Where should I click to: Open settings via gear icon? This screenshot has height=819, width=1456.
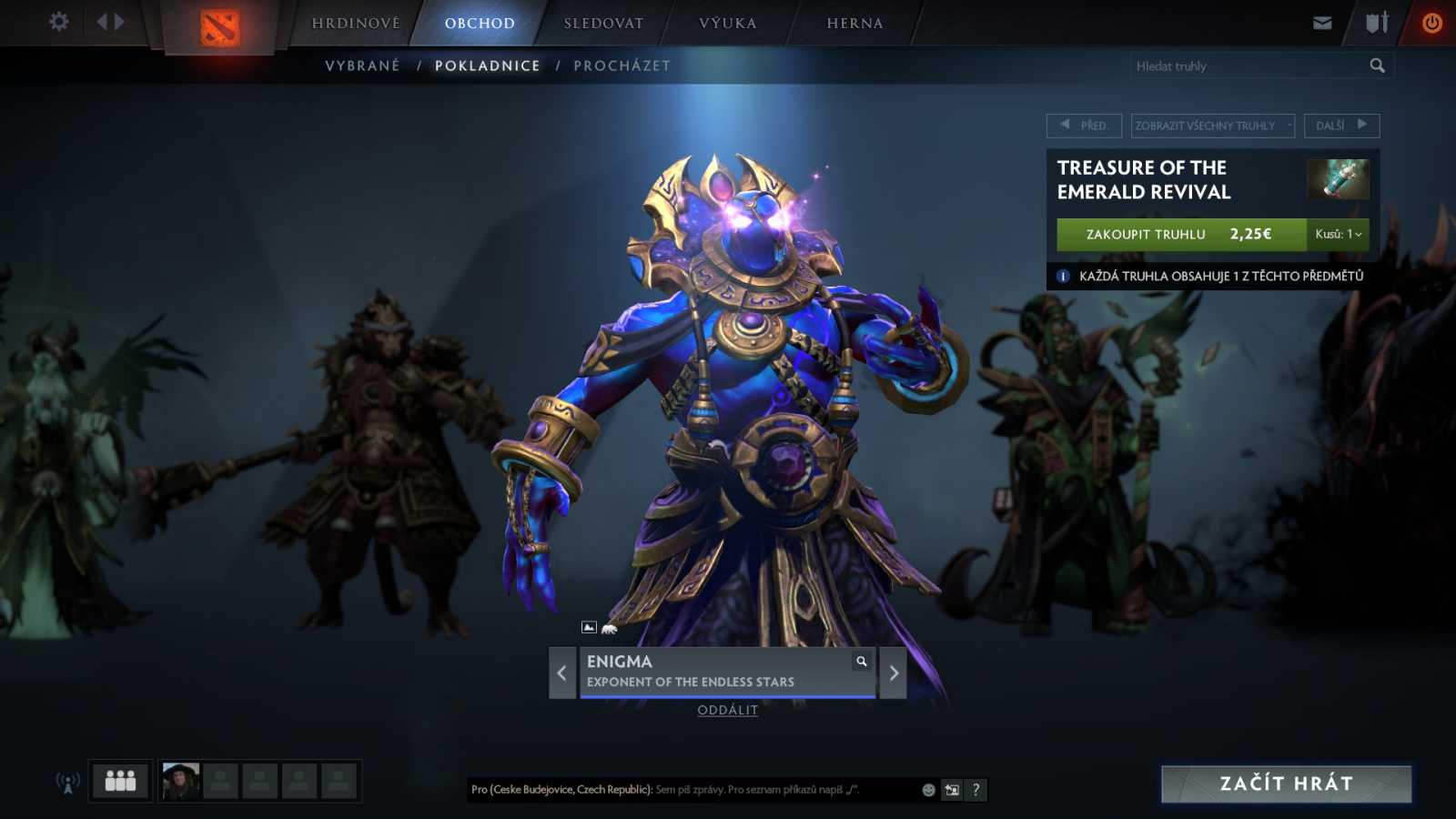click(x=58, y=22)
